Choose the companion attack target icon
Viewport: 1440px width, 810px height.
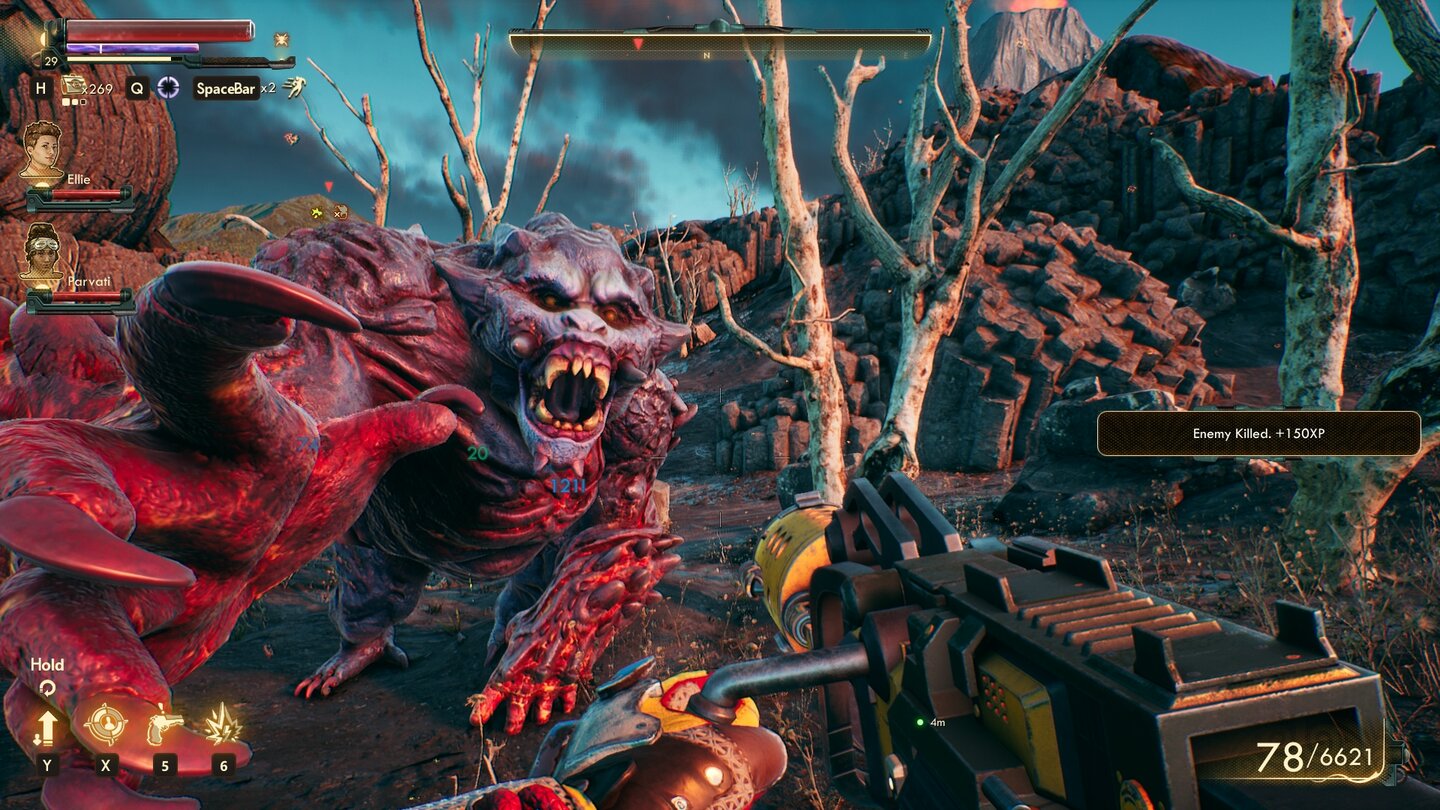click(x=105, y=725)
